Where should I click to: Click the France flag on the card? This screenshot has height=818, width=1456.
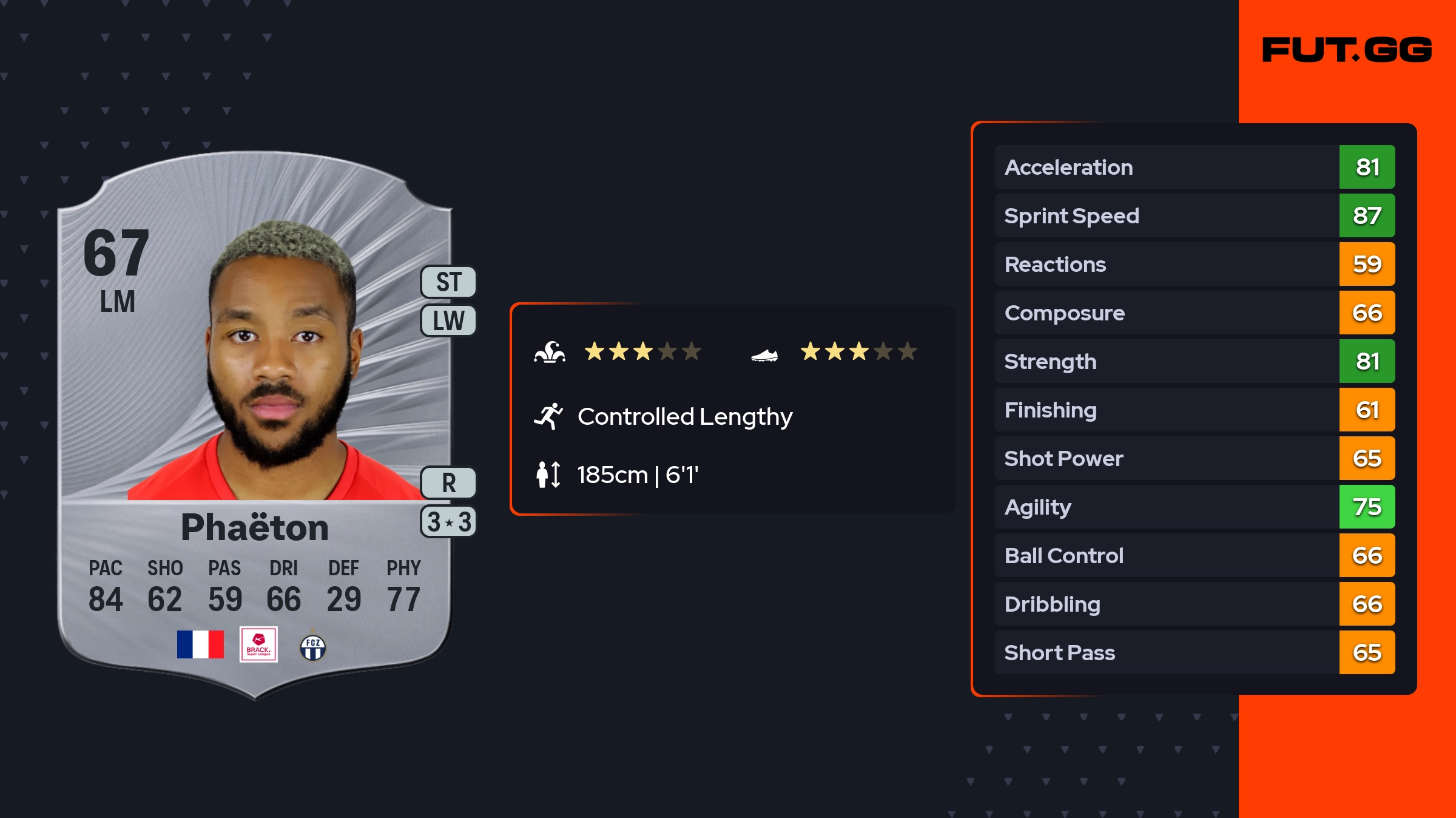tap(200, 644)
